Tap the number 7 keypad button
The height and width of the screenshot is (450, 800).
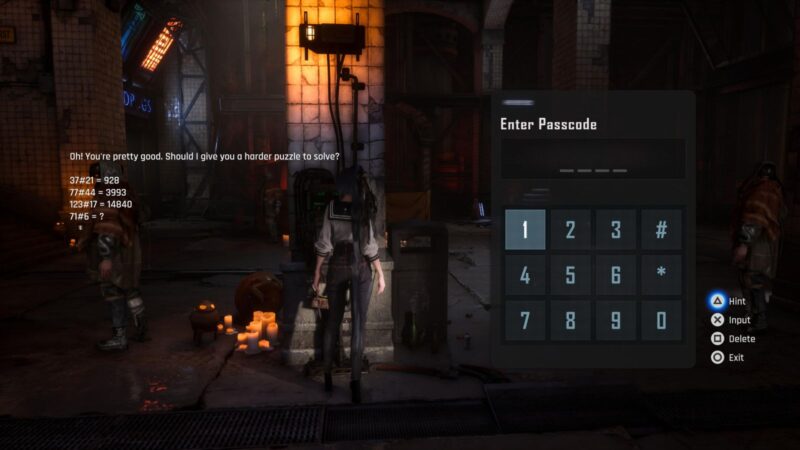point(525,321)
